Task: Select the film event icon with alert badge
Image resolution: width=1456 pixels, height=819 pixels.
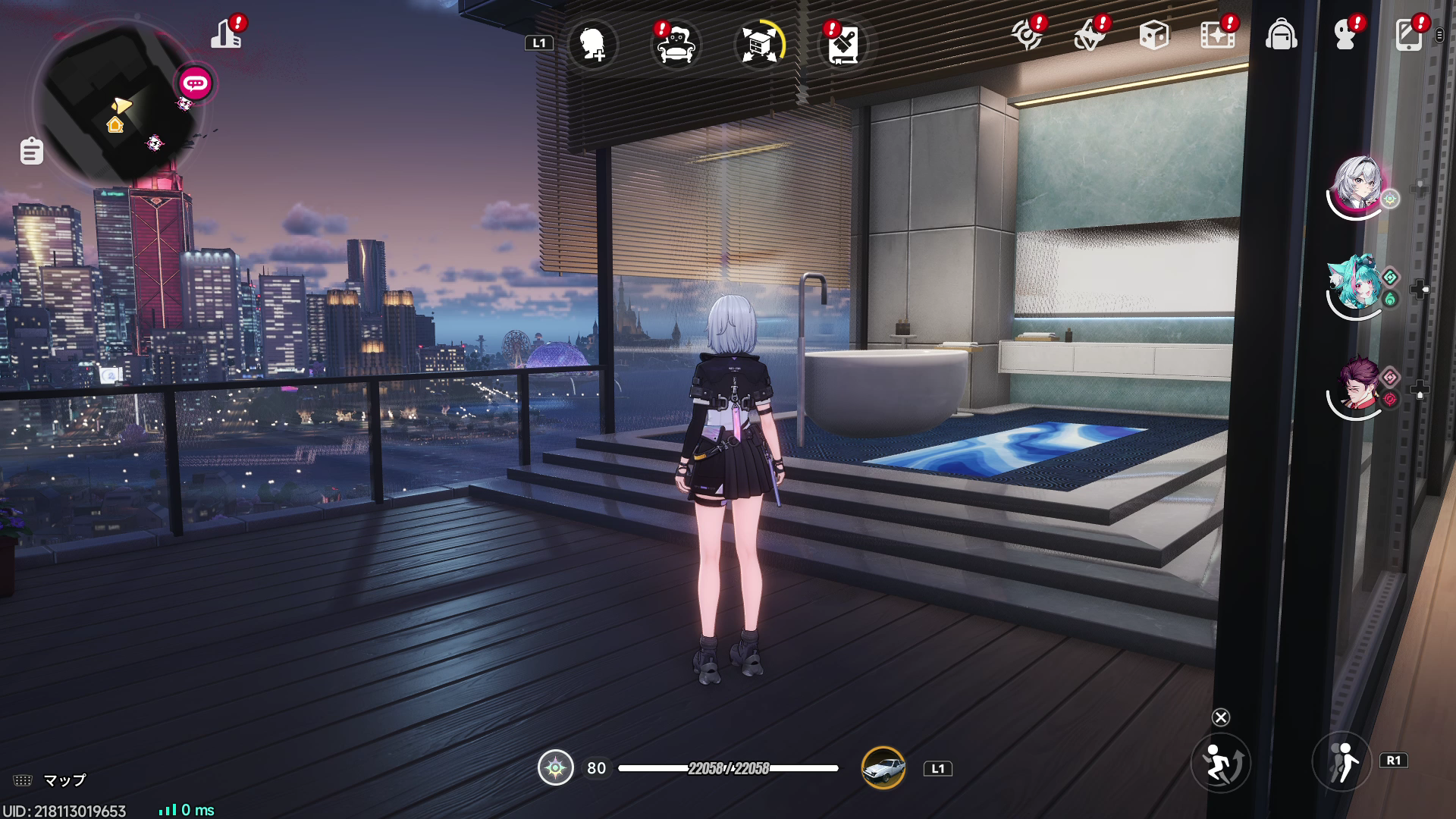Action: tap(1216, 36)
